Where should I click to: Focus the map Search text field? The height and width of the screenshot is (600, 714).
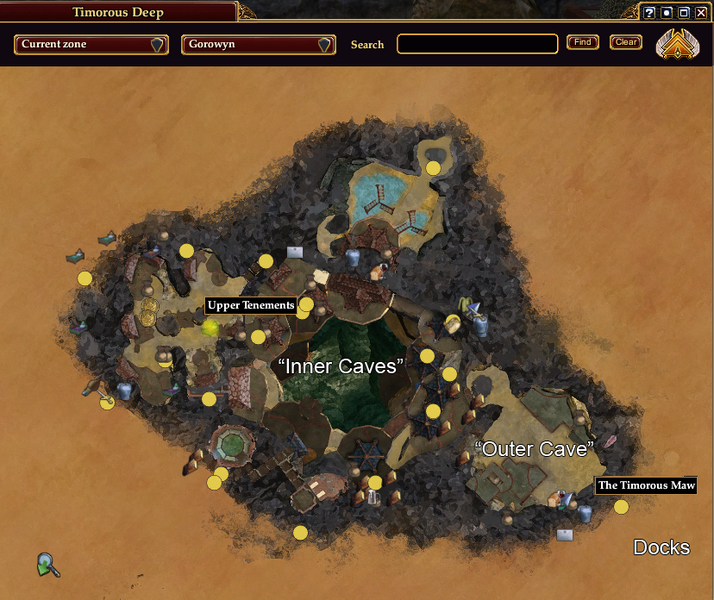(x=477, y=44)
